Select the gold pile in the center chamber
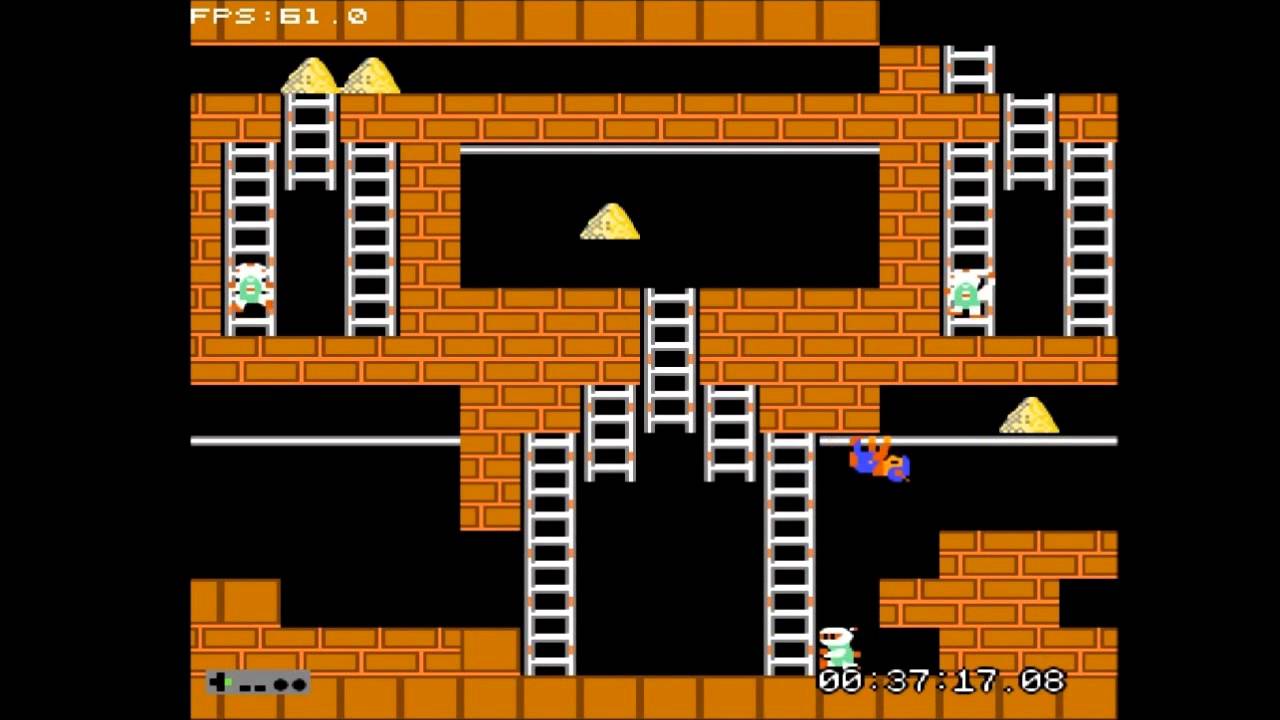1280x720 pixels. point(610,222)
